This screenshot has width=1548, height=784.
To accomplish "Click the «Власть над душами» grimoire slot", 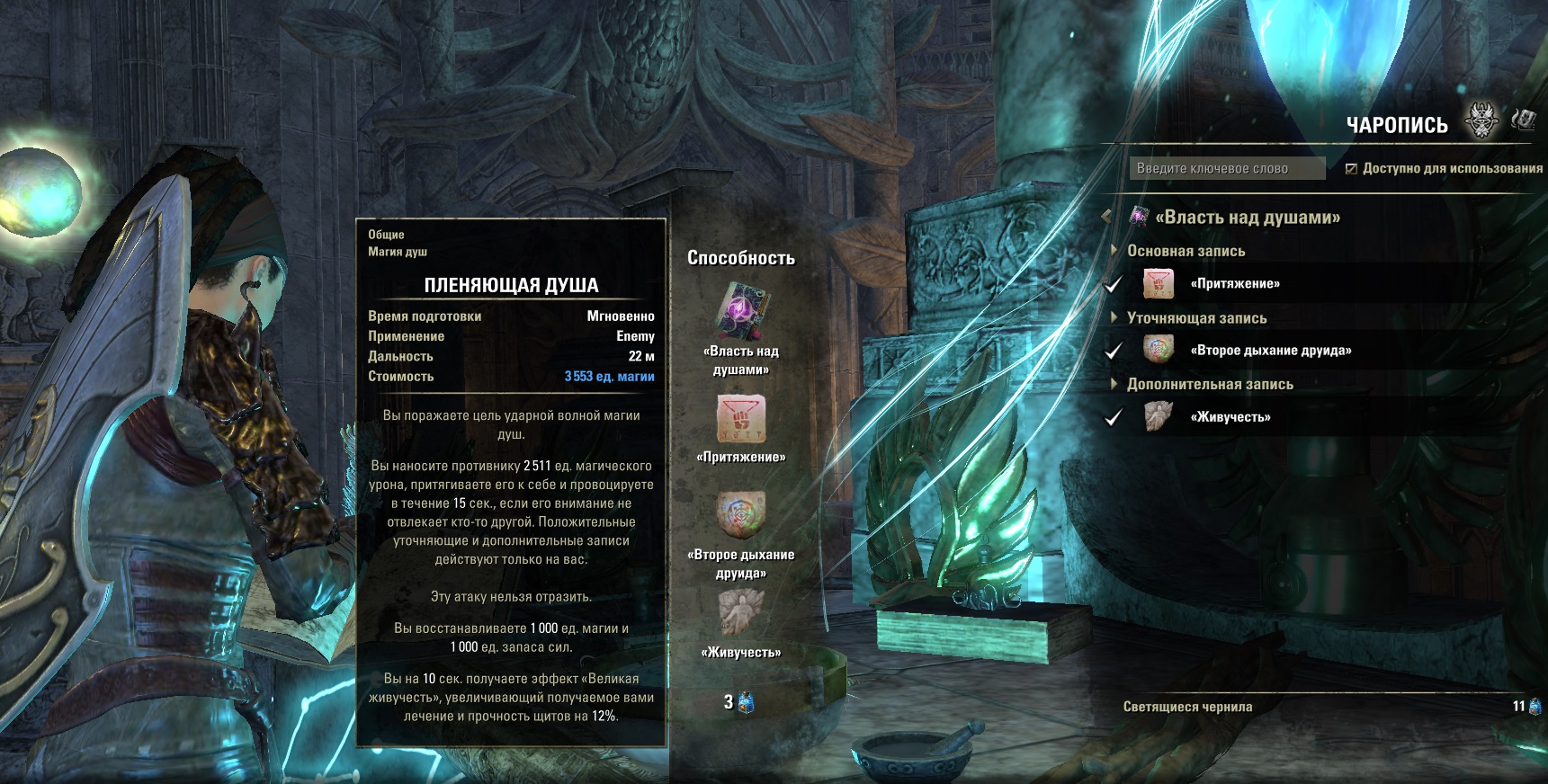I will coord(741,312).
